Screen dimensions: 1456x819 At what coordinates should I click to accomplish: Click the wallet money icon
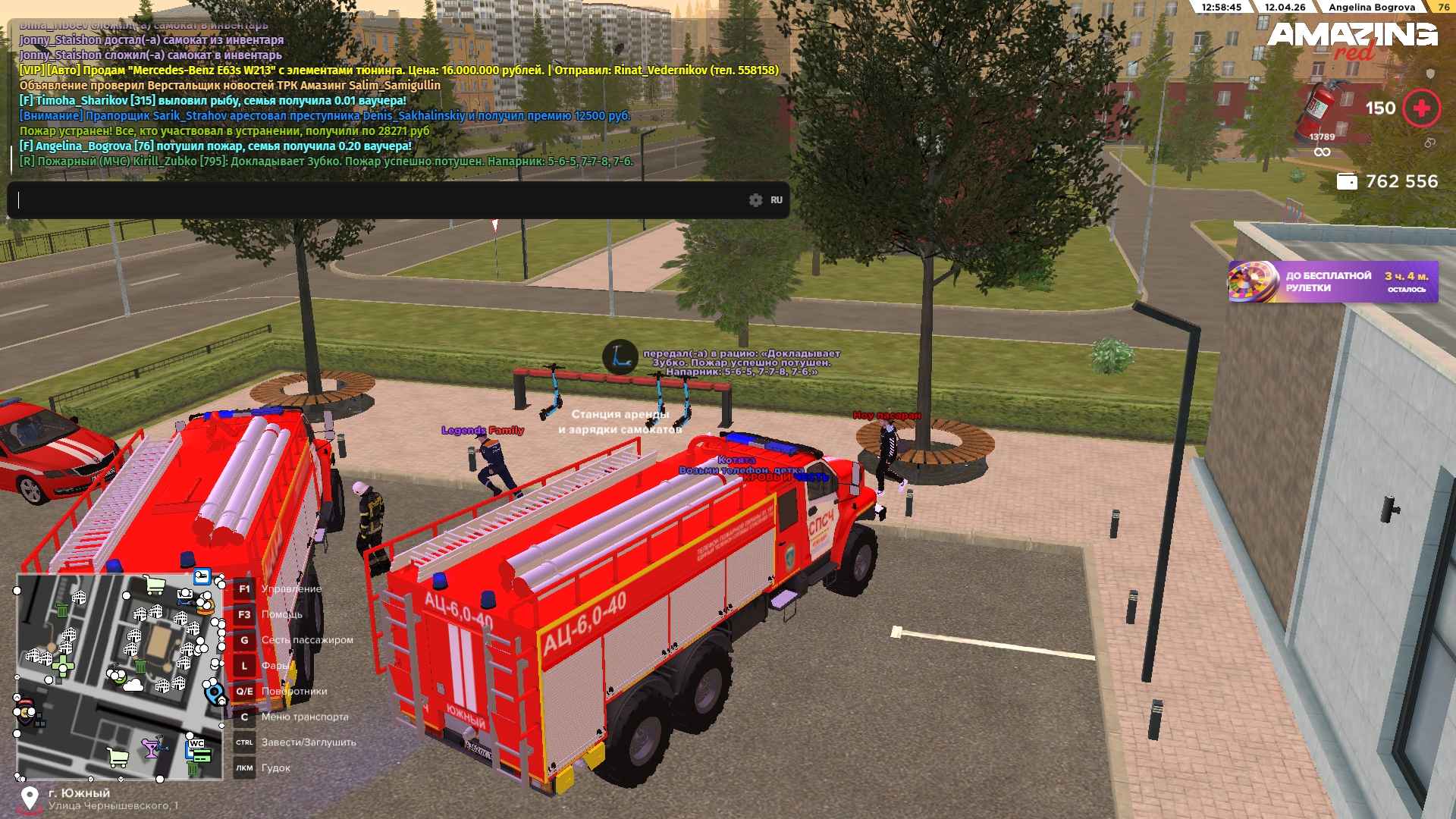point(1347,181)
